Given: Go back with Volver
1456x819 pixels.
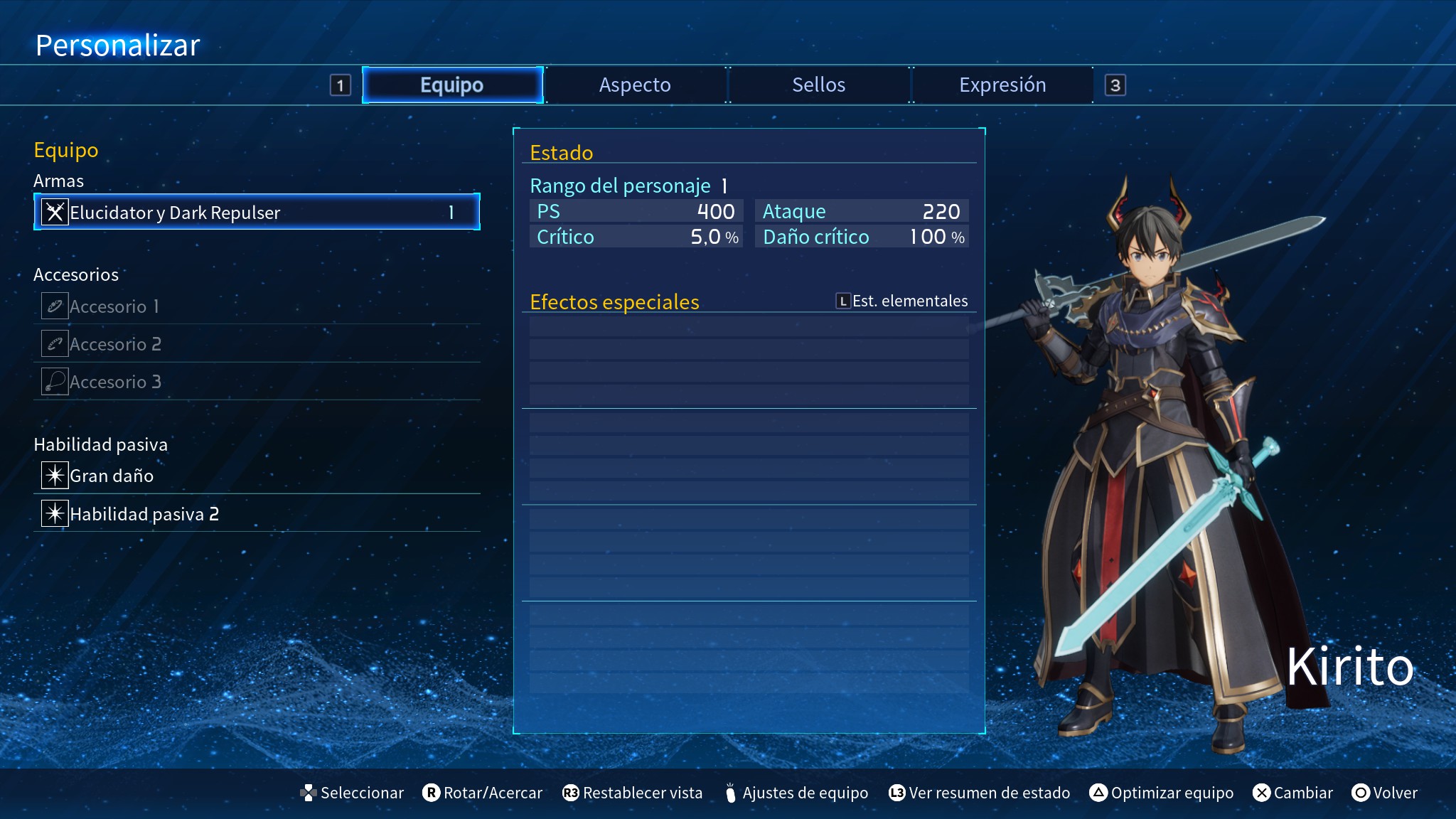Looking at the screenshot, I should (1385, 793).
